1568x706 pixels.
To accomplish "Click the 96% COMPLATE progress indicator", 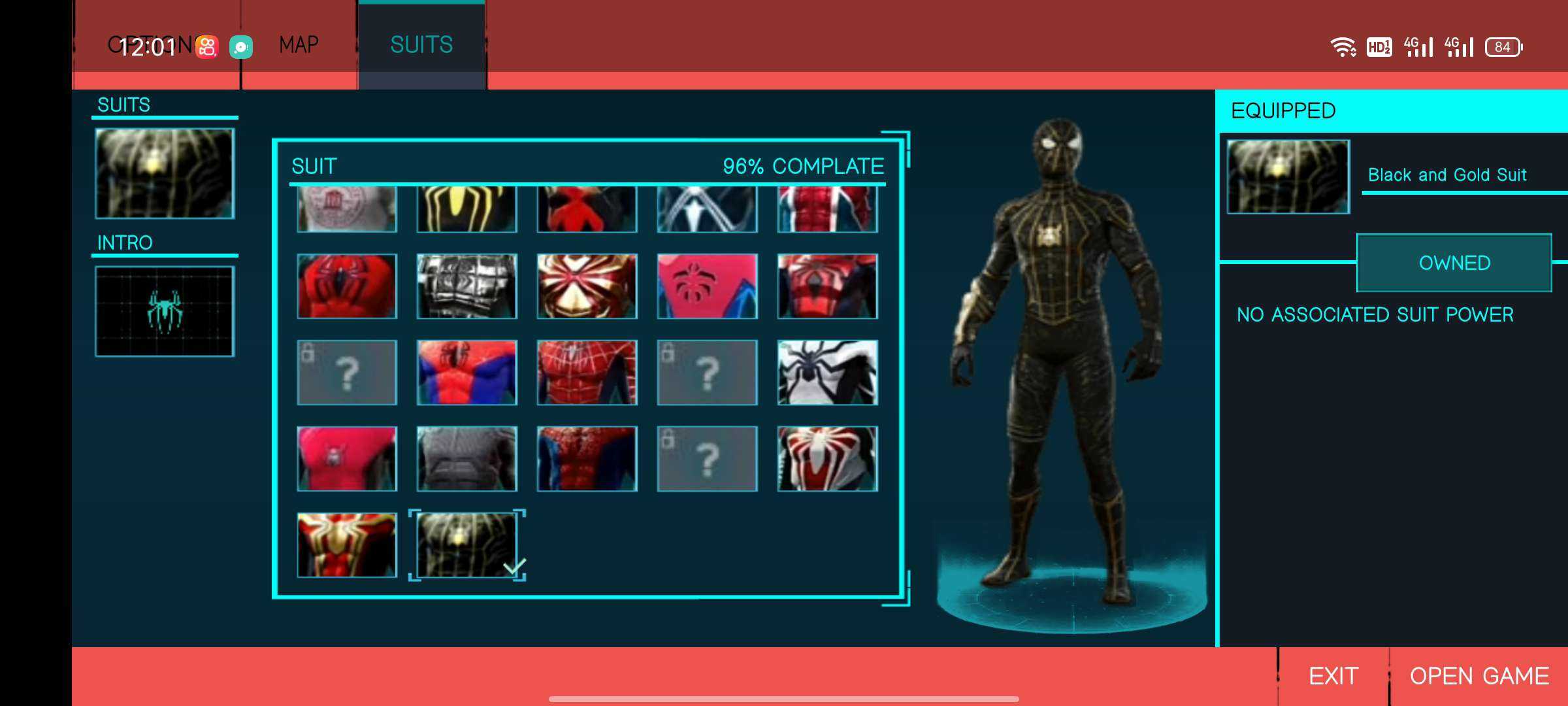I will (804, 166).
